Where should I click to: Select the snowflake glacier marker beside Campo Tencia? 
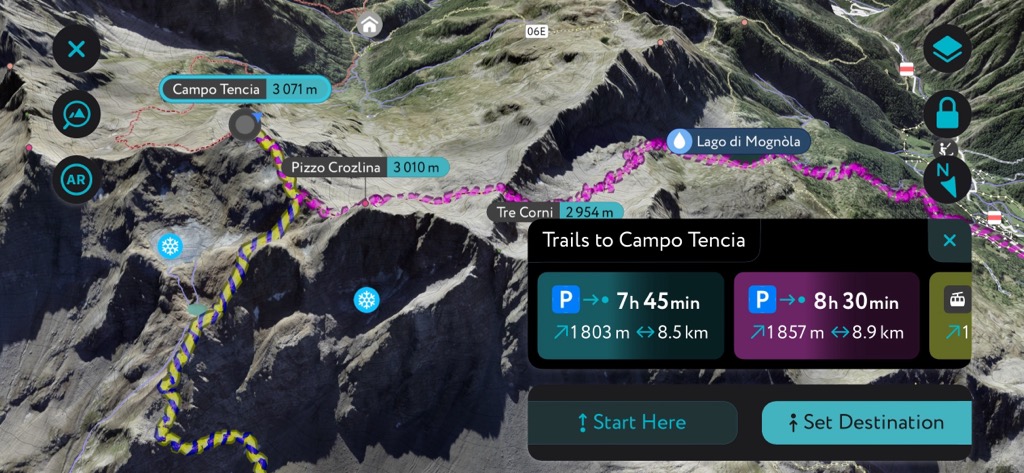(x=170, y=245)
